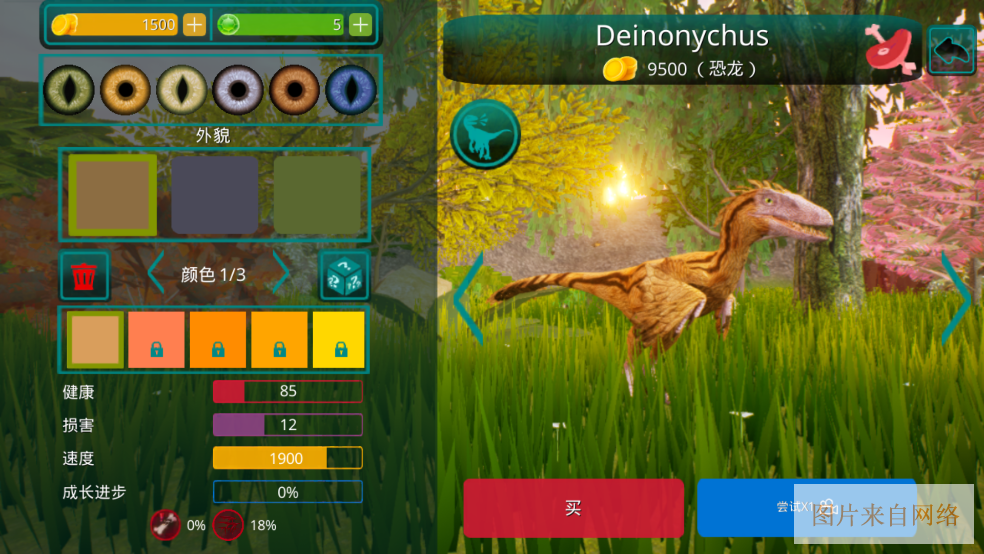Add more green gems with the plus button
This screenshot has height=554, width=984.
pos(360,25)
